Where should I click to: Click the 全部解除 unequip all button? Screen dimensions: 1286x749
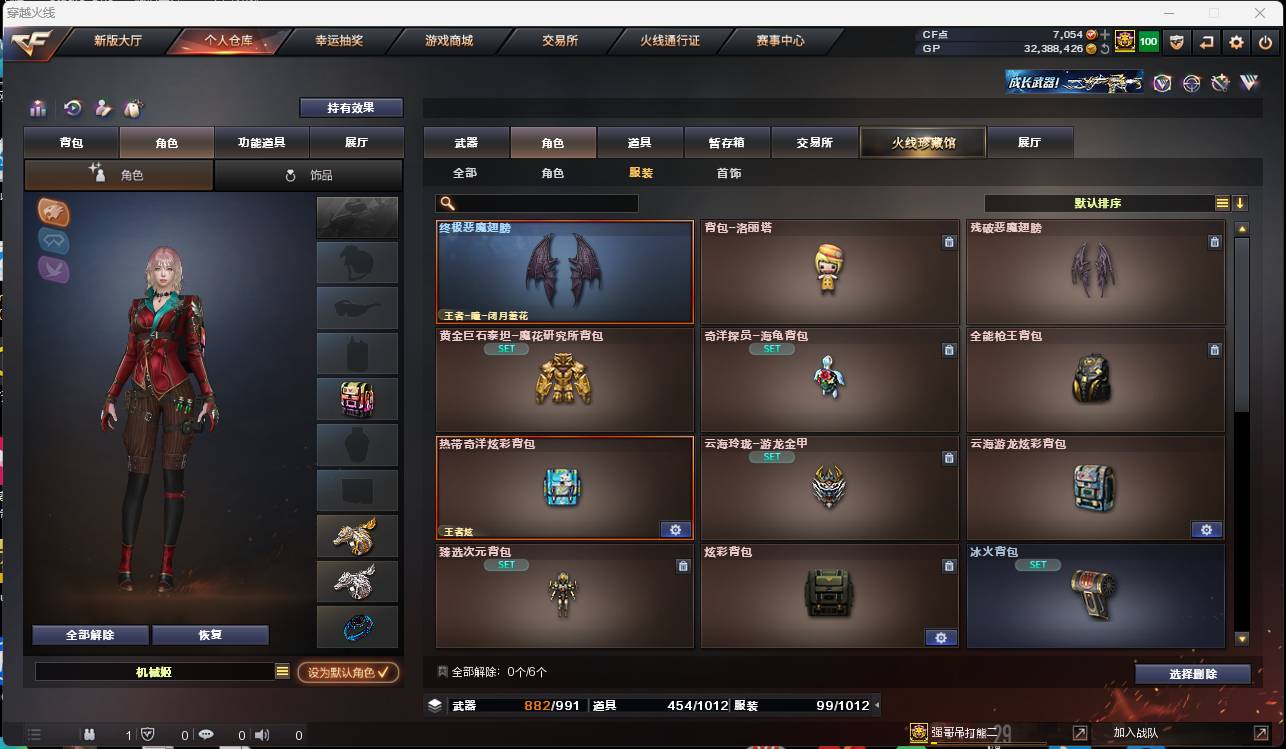[90, 634]
